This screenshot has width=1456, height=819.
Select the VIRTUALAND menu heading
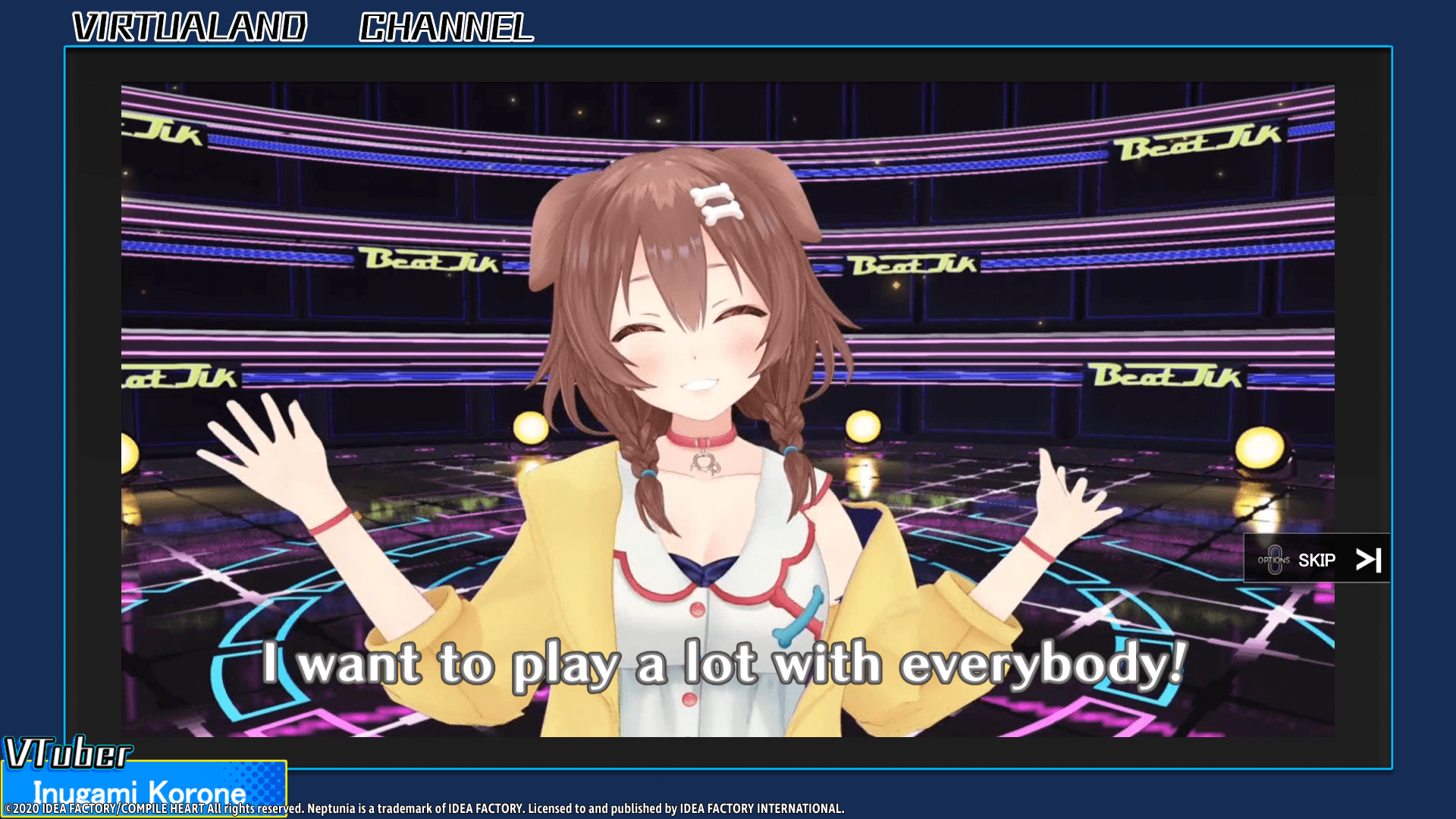[x=187, y=27]
